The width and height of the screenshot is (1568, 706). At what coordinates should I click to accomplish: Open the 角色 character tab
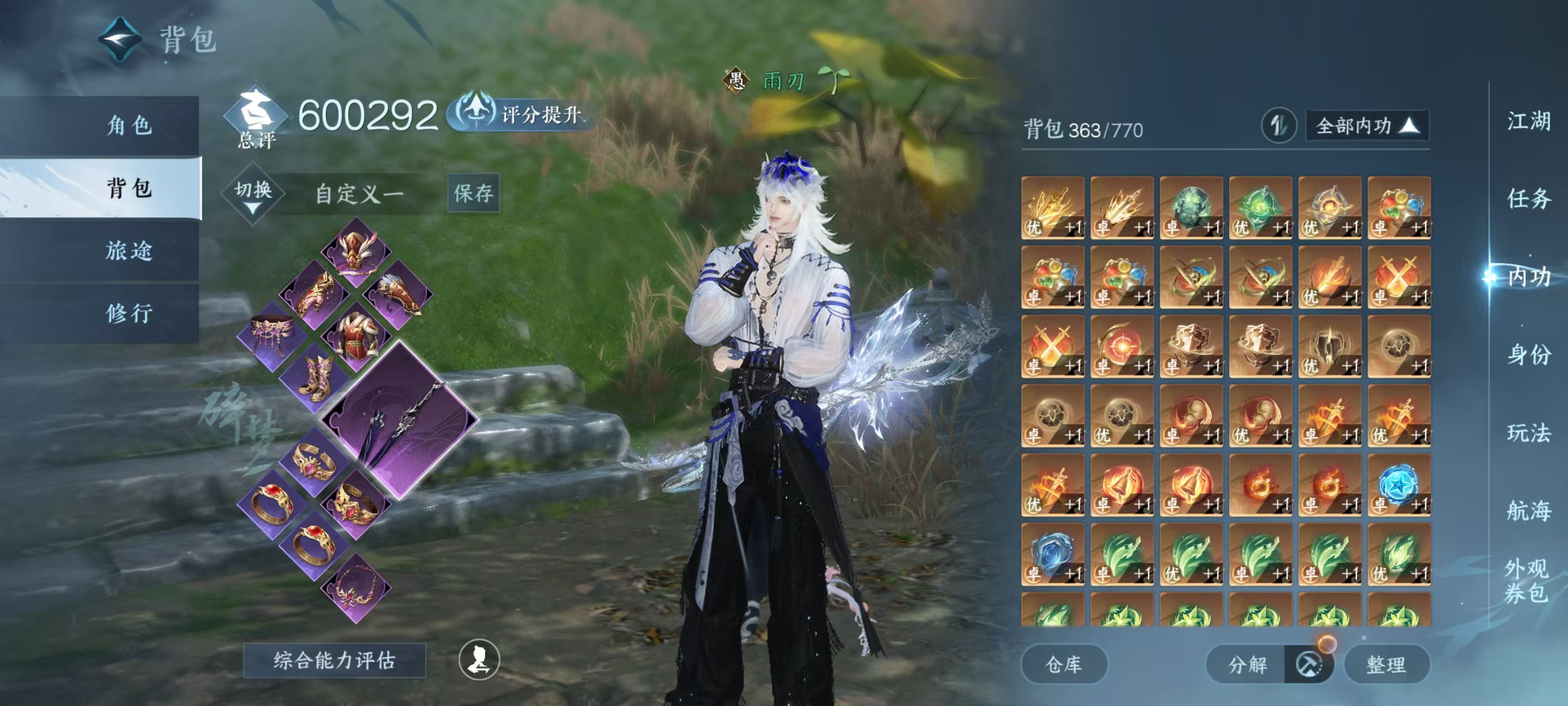click(x=128, y=126)
